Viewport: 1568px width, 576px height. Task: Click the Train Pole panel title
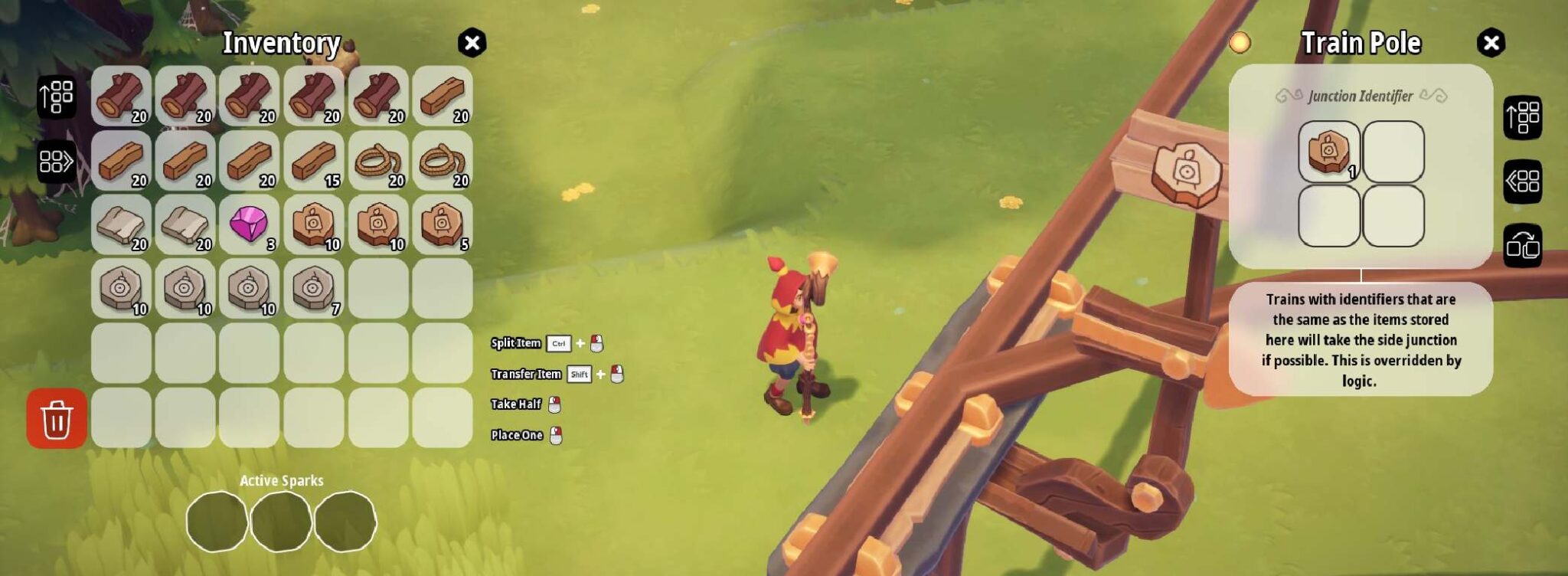tap(1363, 44)
